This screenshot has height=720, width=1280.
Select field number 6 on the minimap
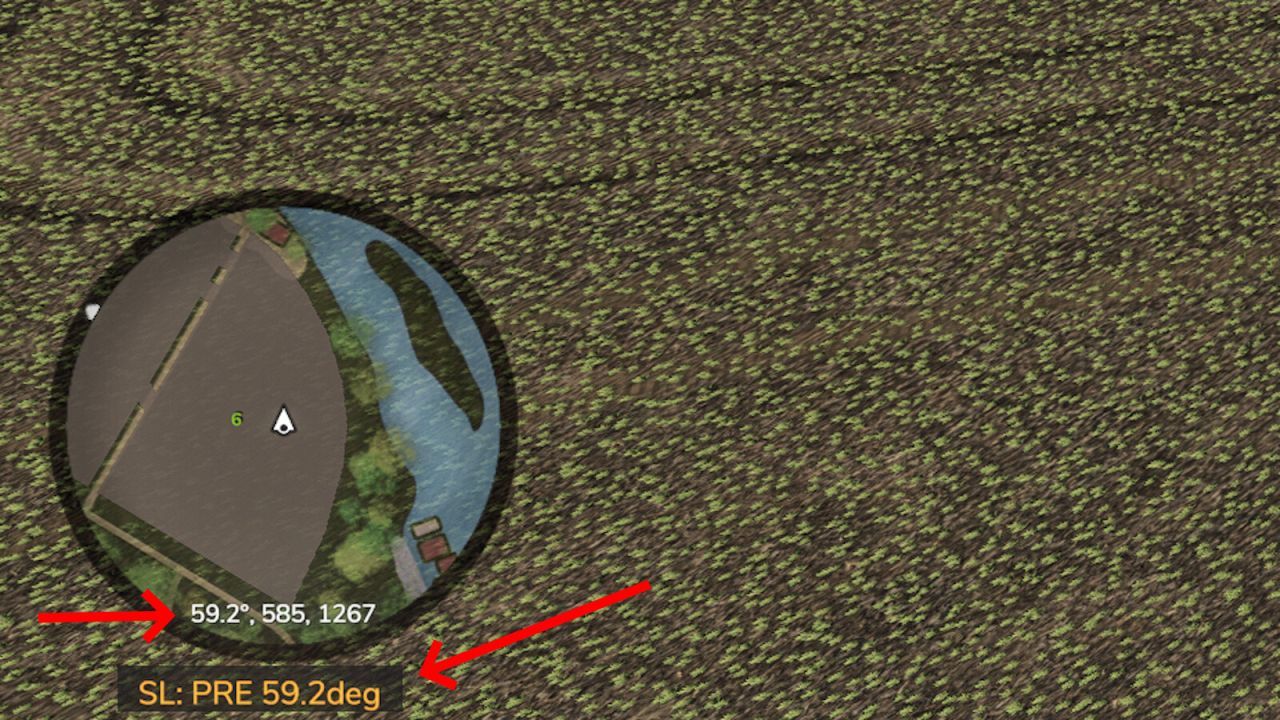pyautogui.click(x=237, y=420)
